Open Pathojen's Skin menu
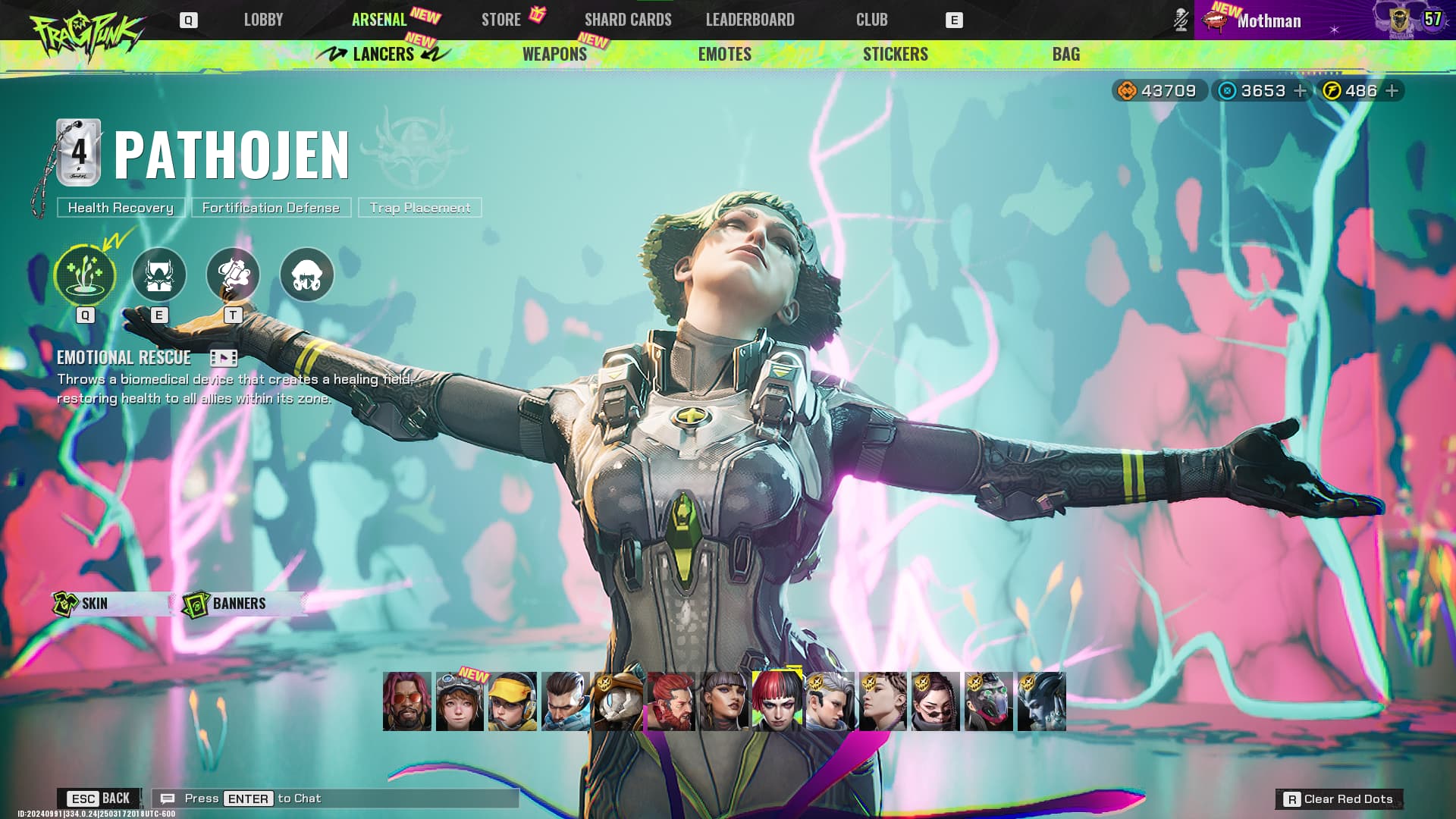This screenshot has width=1456, height=819. 95,604
